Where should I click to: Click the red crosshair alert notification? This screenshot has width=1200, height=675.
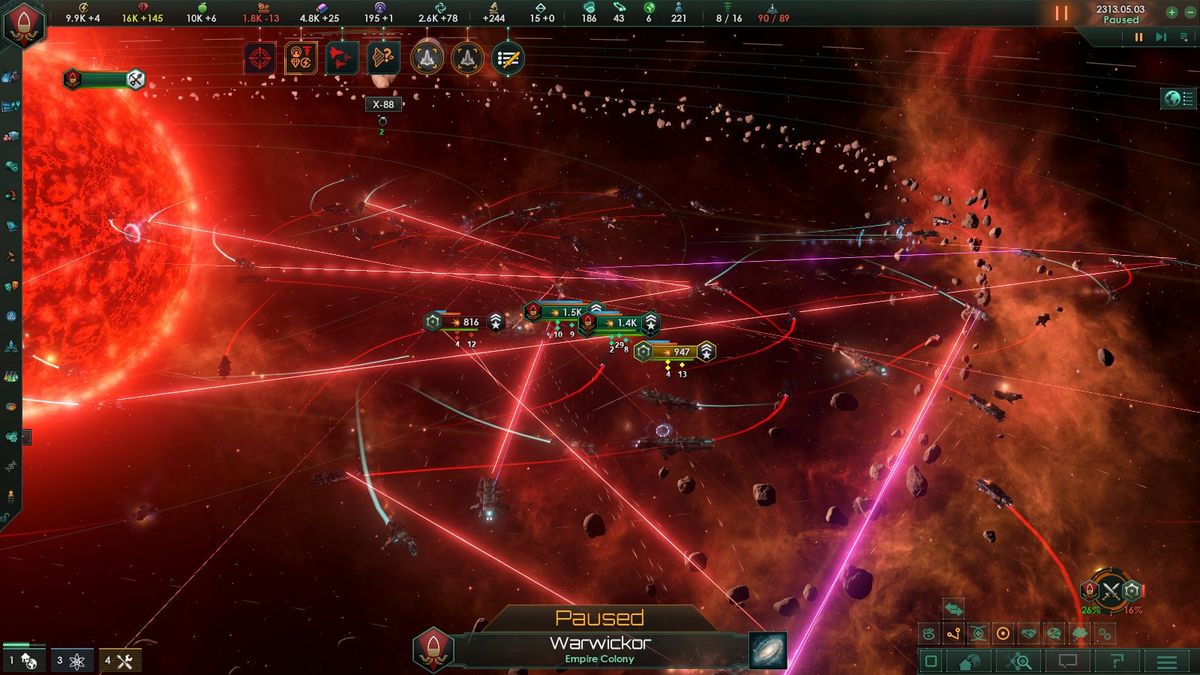259,58
